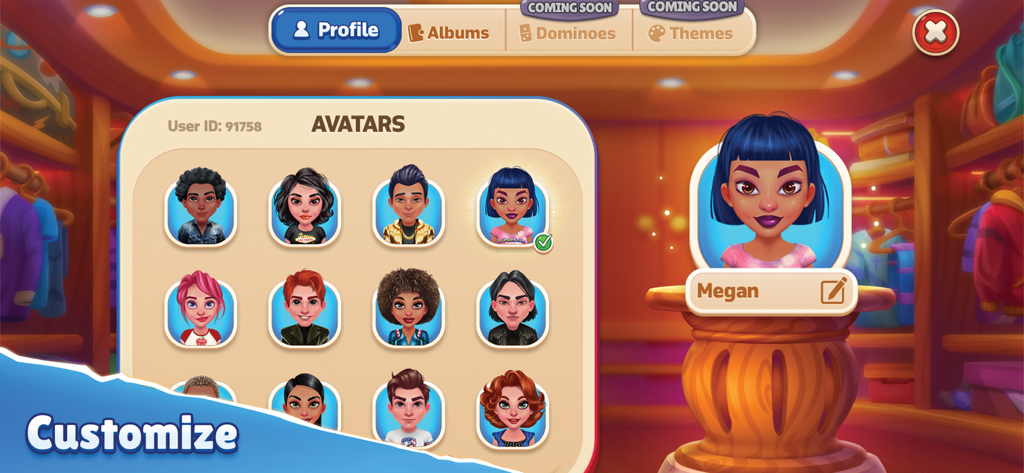Choose the red-haired boy in dark jacket avatar
This screenshot has height=473, width=1024.
click(x=305, y=309)
